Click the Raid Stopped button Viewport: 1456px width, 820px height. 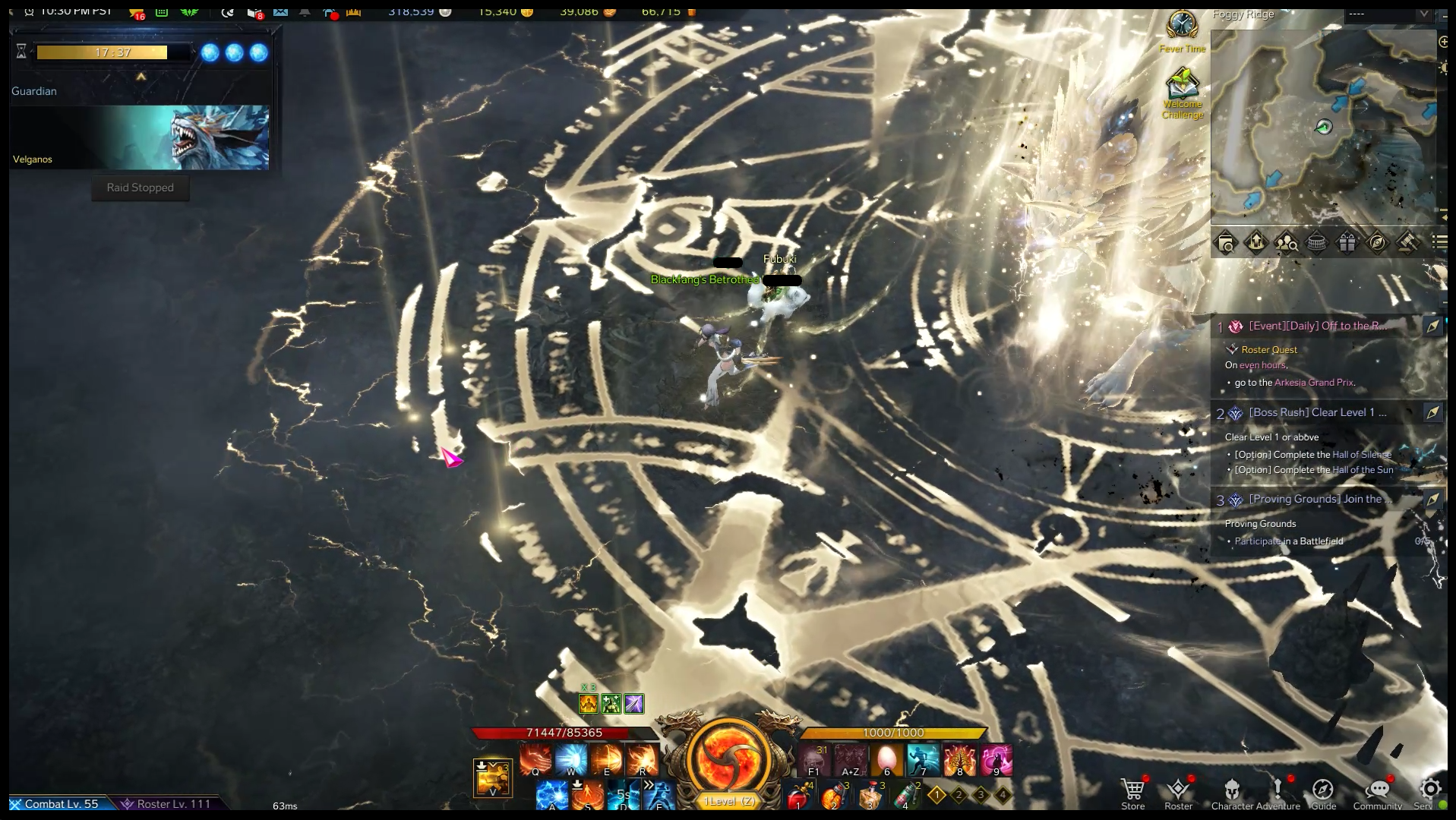pyautogui.click(x=141, y=188)
